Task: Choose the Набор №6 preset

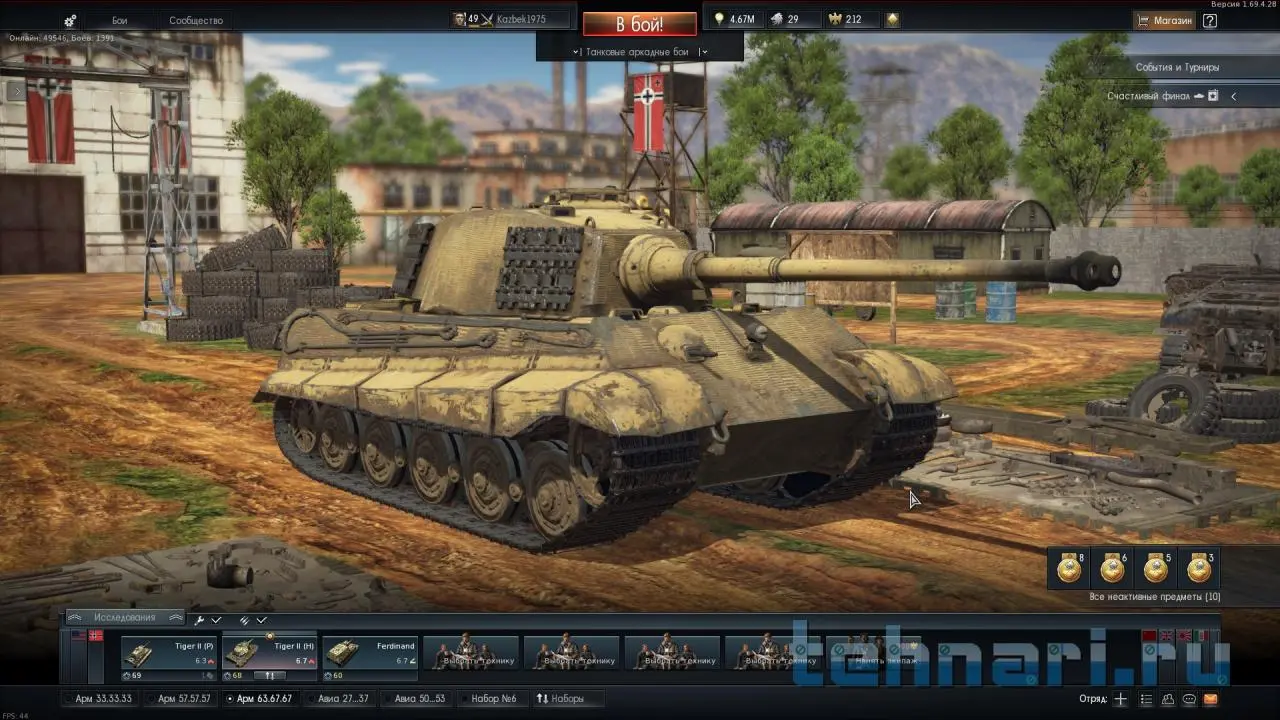Action: [x=493, y=698]
